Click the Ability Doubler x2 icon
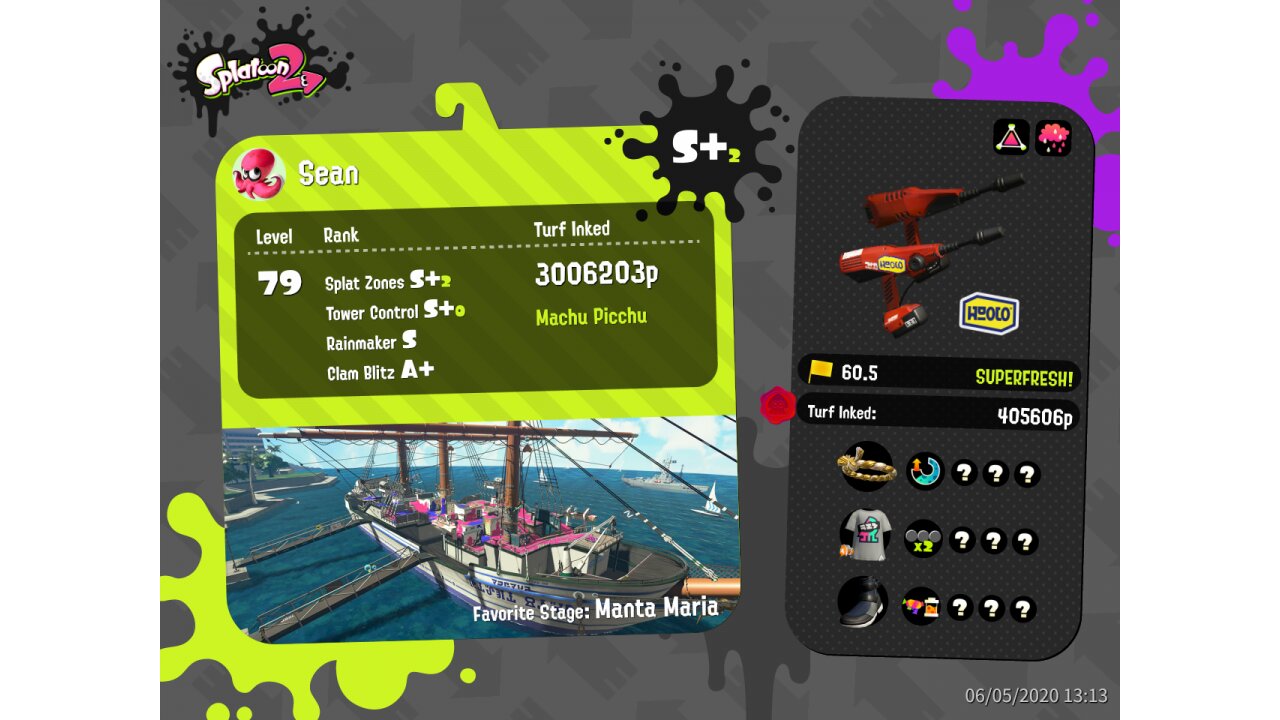The width and height of the screenshot is (1280, 720). (x=923, y=539)
